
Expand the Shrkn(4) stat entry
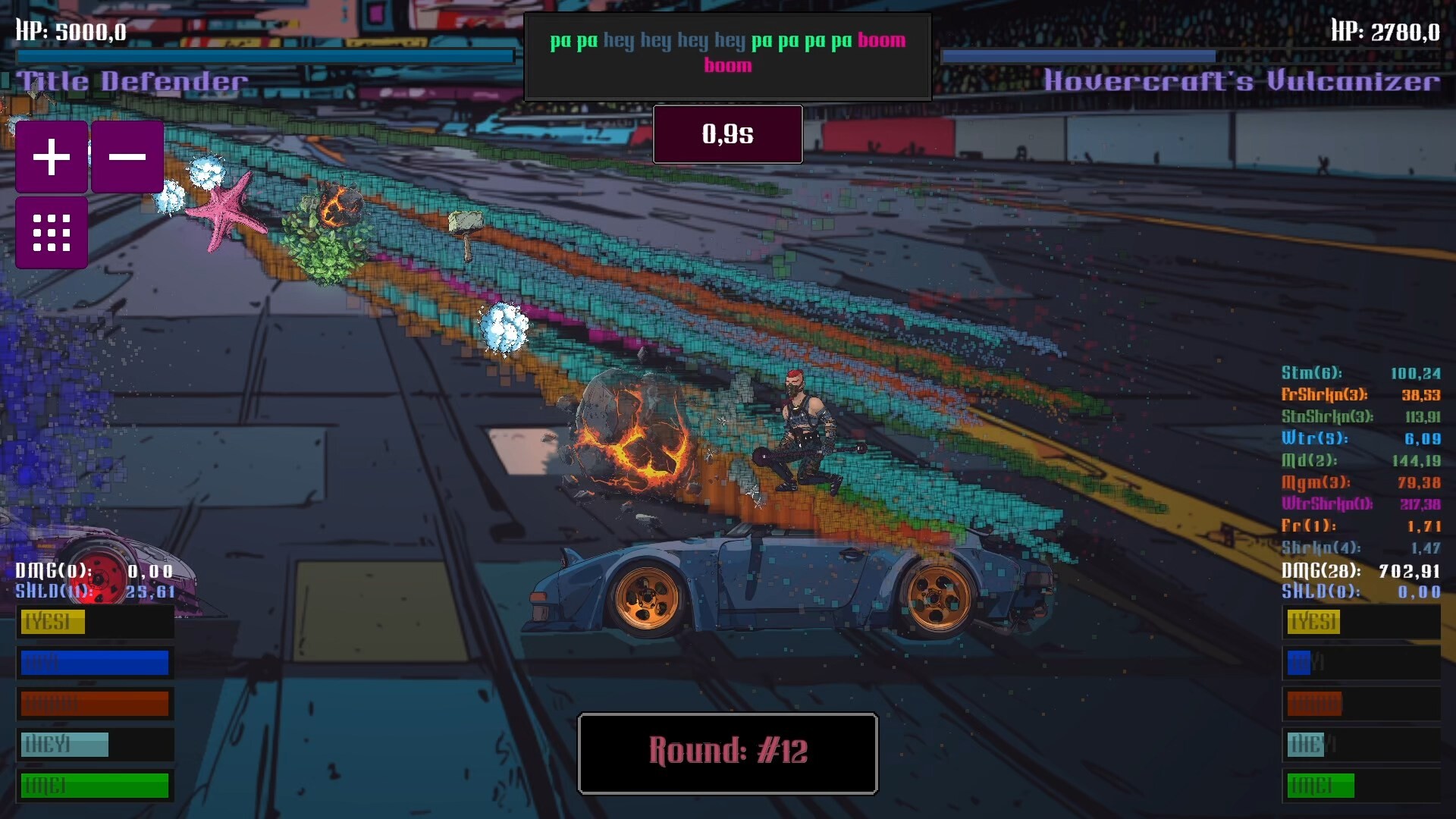click(1357, 546)
